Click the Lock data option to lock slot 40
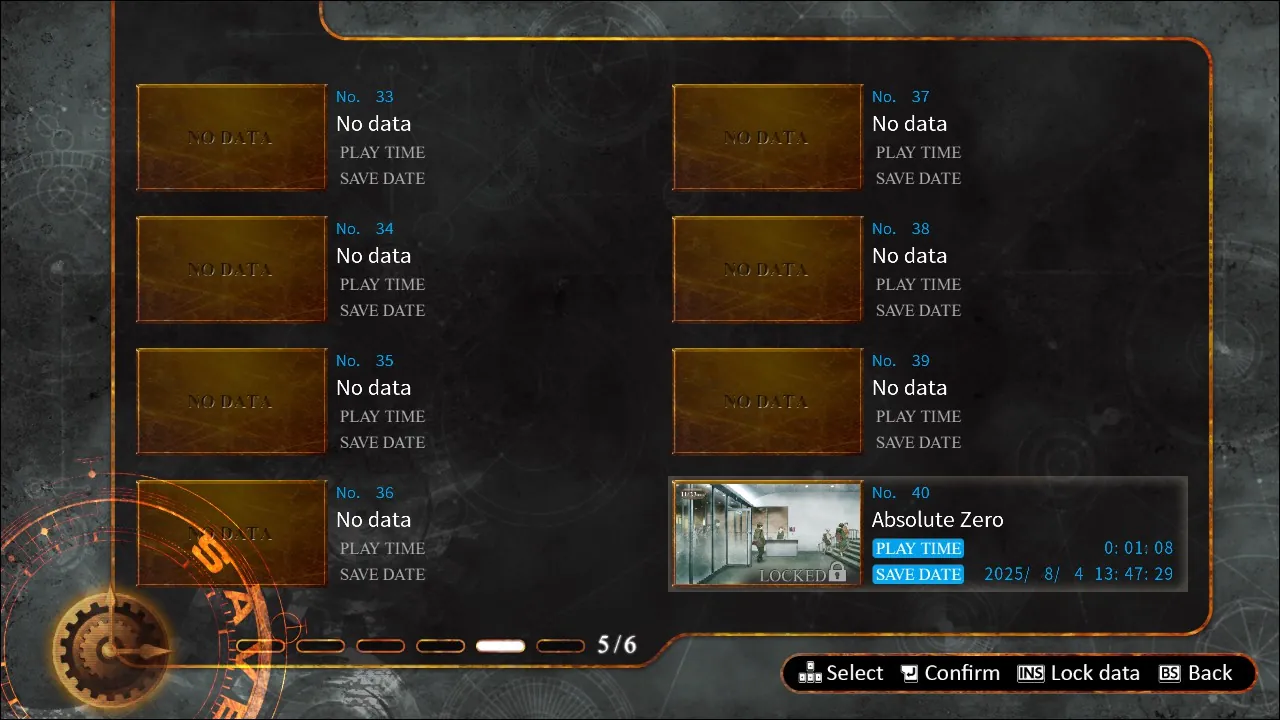 (x=1093, y=673)
